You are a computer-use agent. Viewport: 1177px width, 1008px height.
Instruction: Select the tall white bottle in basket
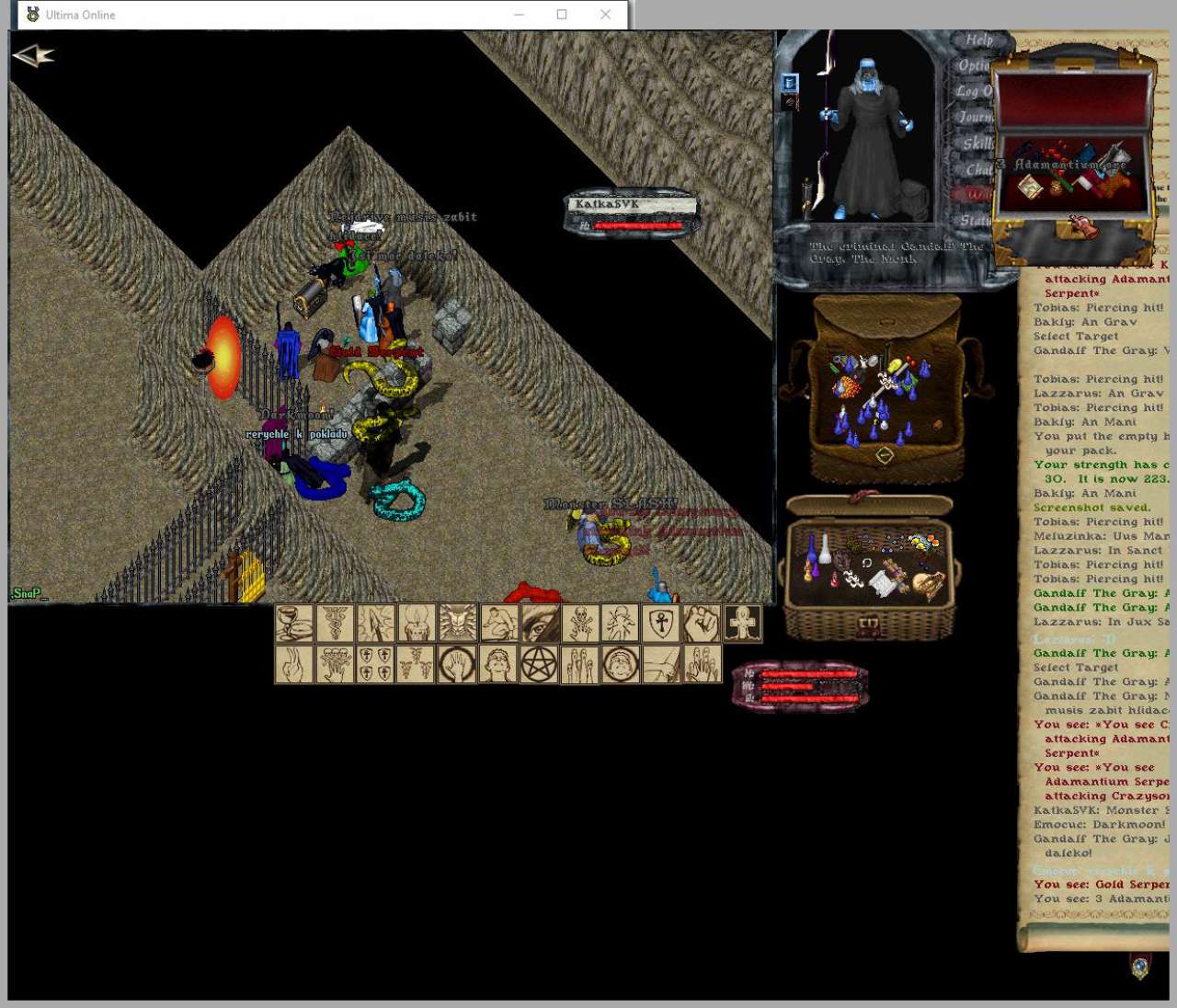click(825, 550)
